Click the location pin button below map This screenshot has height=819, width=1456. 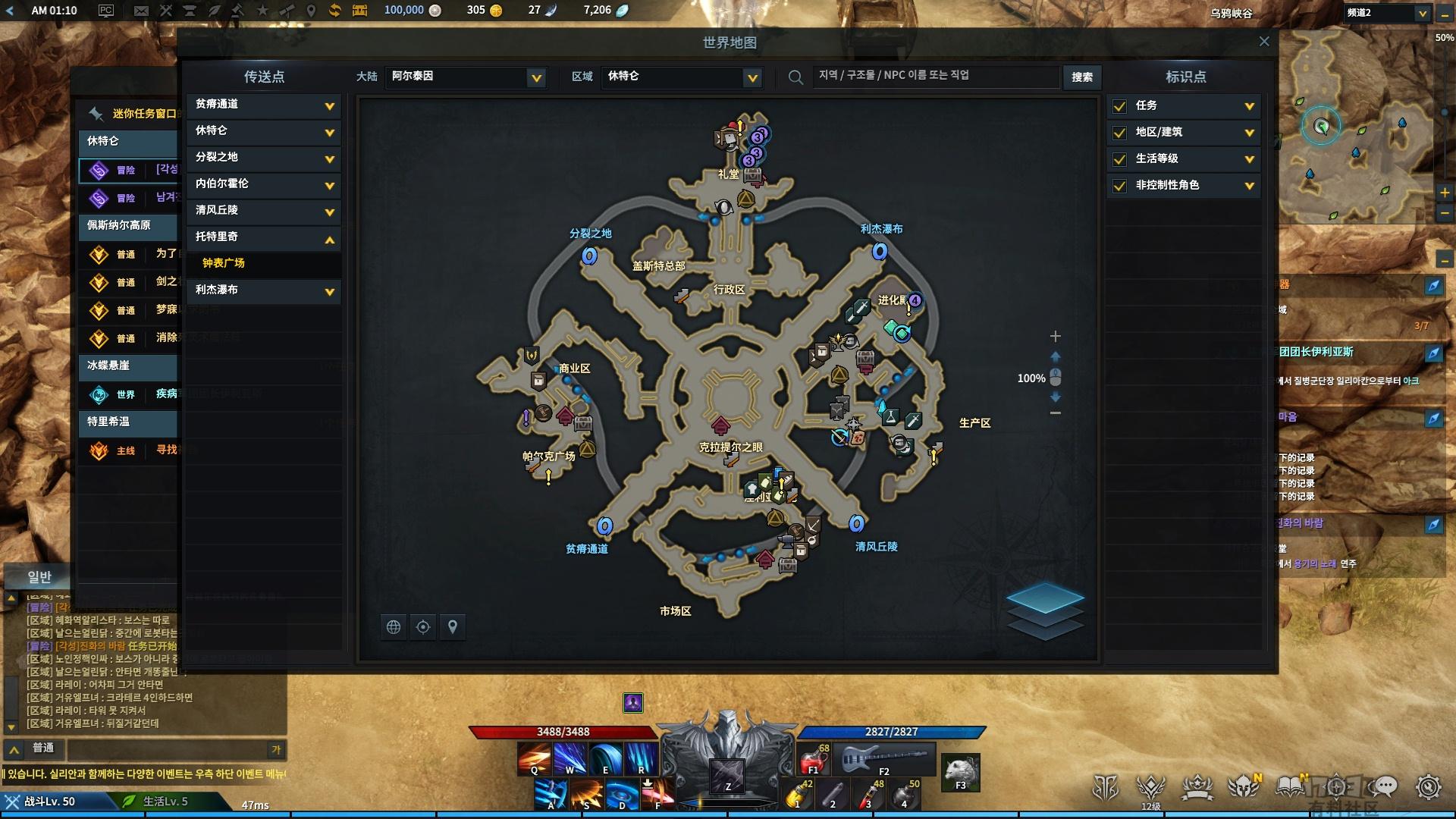click(x=453, y=627)
